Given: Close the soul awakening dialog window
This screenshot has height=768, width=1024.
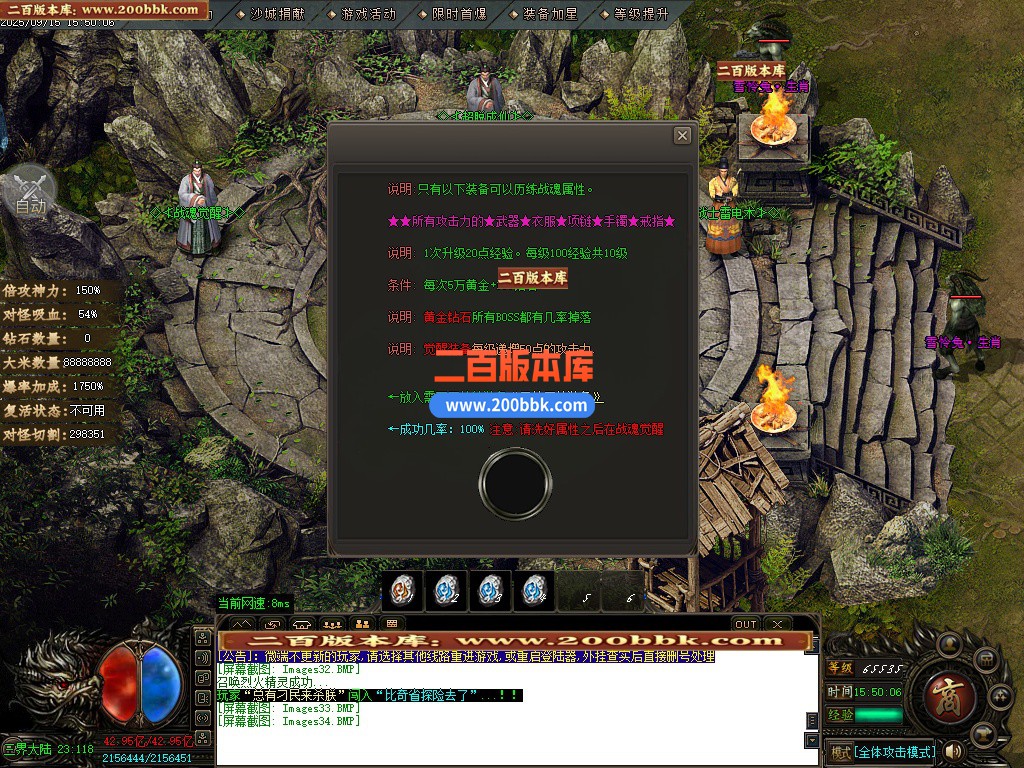Looking at the screenshot, I should point(682,135).
